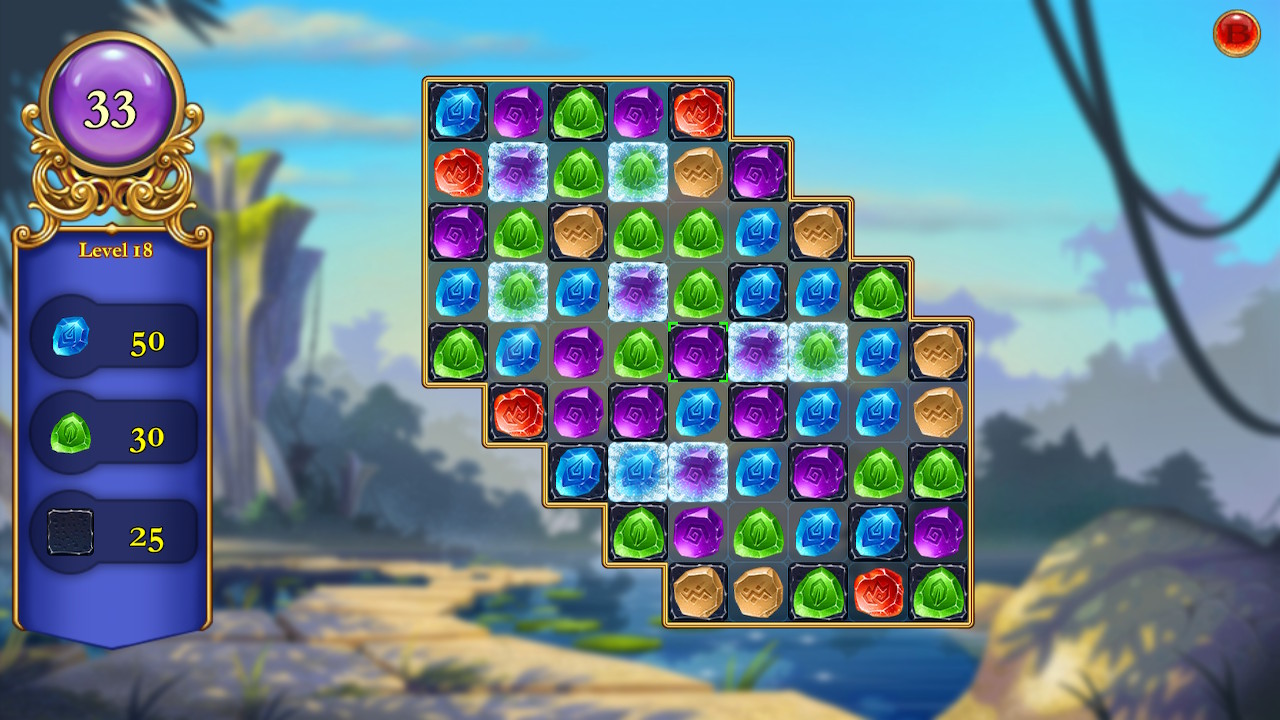Click the 30 counter beside the green gem

pyautogui.click(x=148, y=436)
